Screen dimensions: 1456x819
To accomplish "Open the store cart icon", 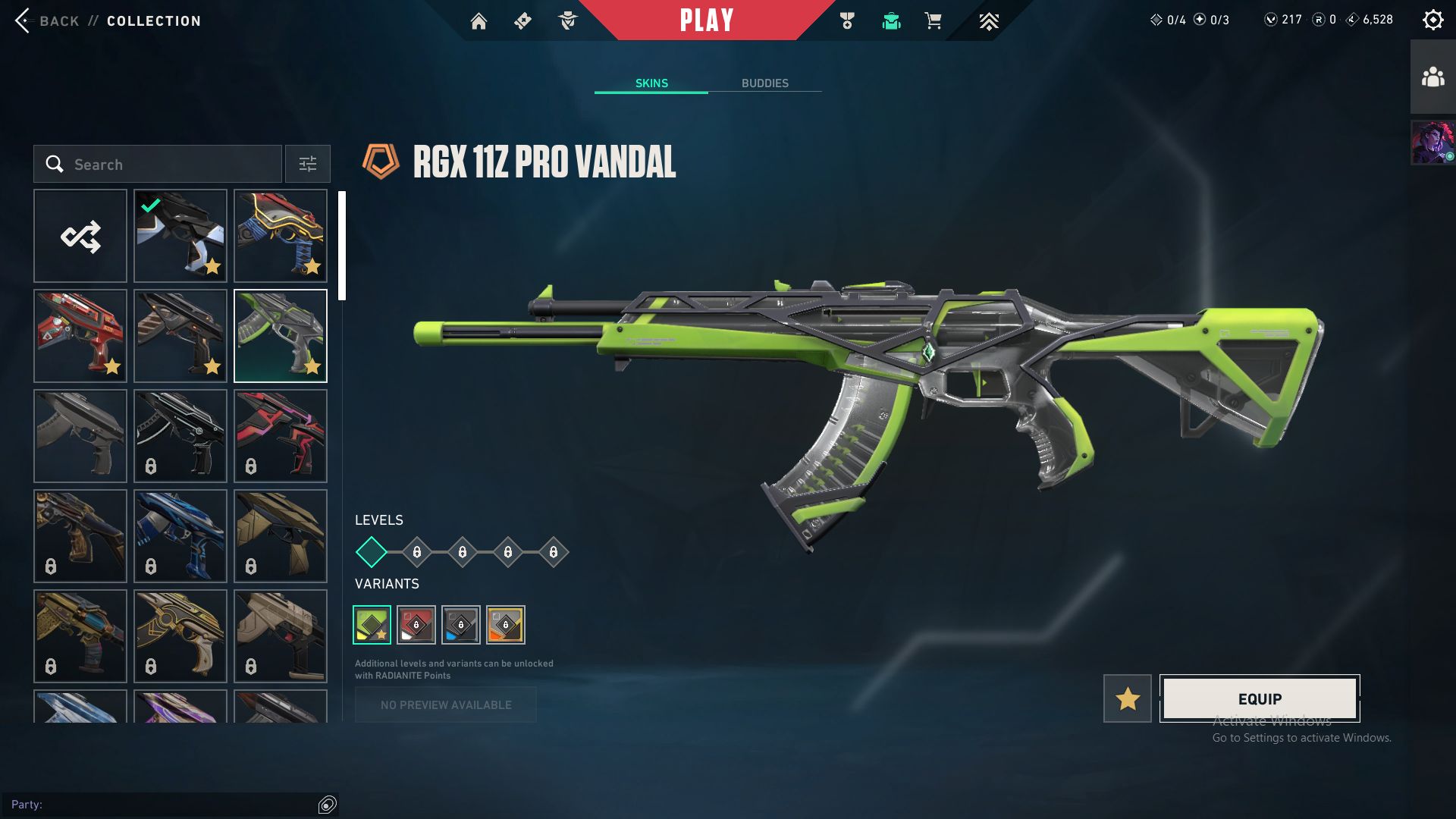I will pyautogui.click(x=933, y=21).
